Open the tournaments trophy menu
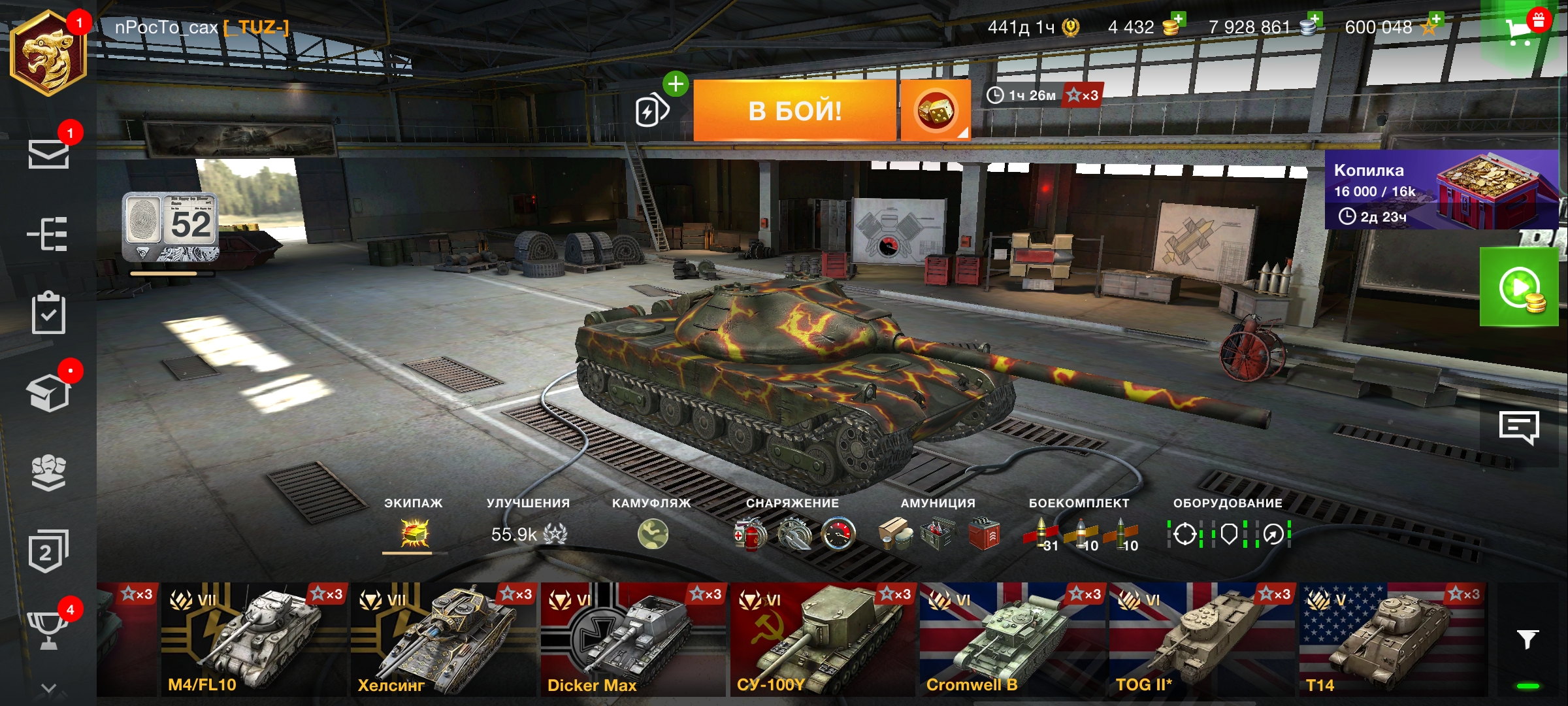This screenshot has width=1568, height=706. point(48,629)
